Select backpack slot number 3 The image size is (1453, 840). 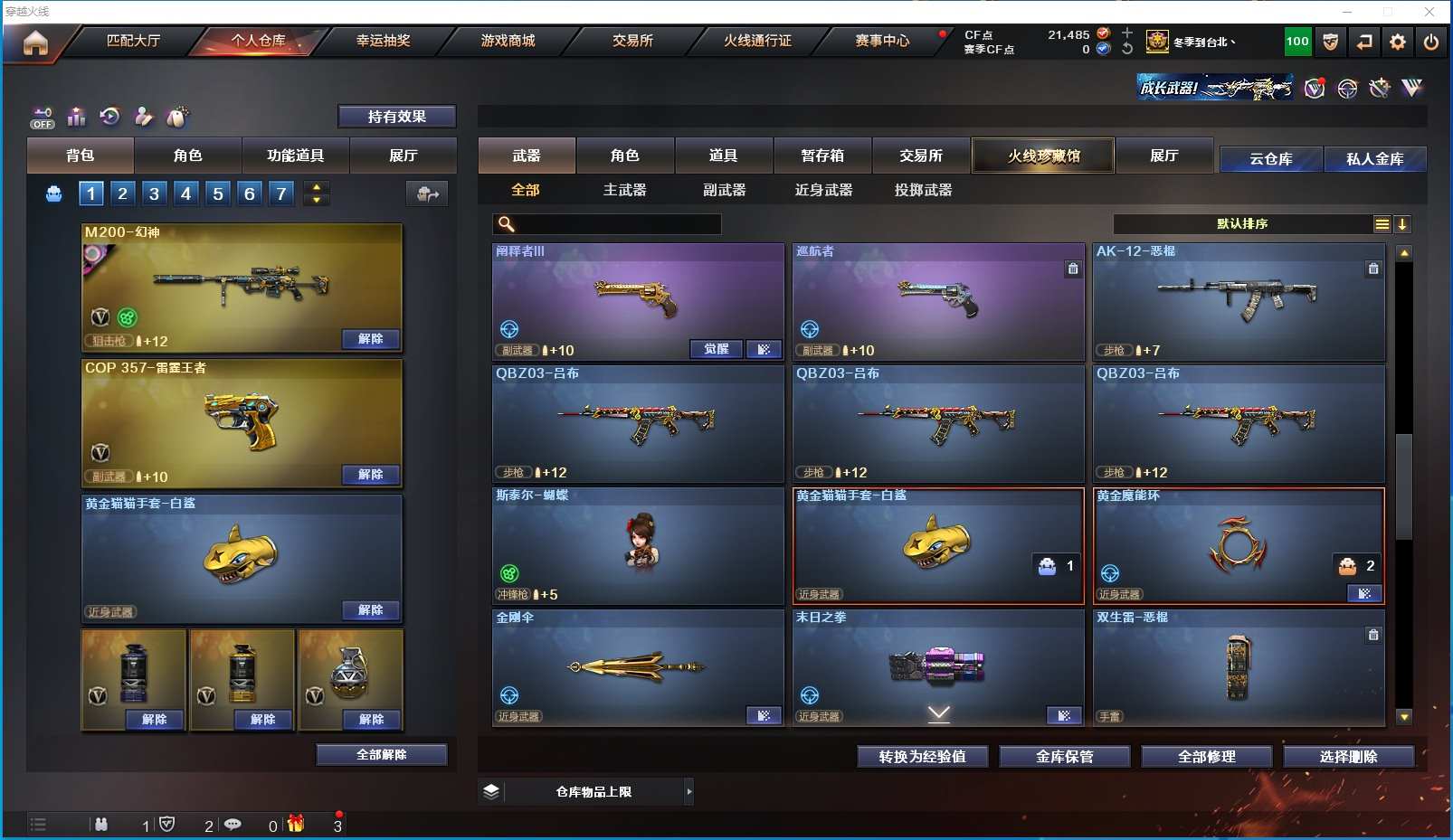coord(155,193)
